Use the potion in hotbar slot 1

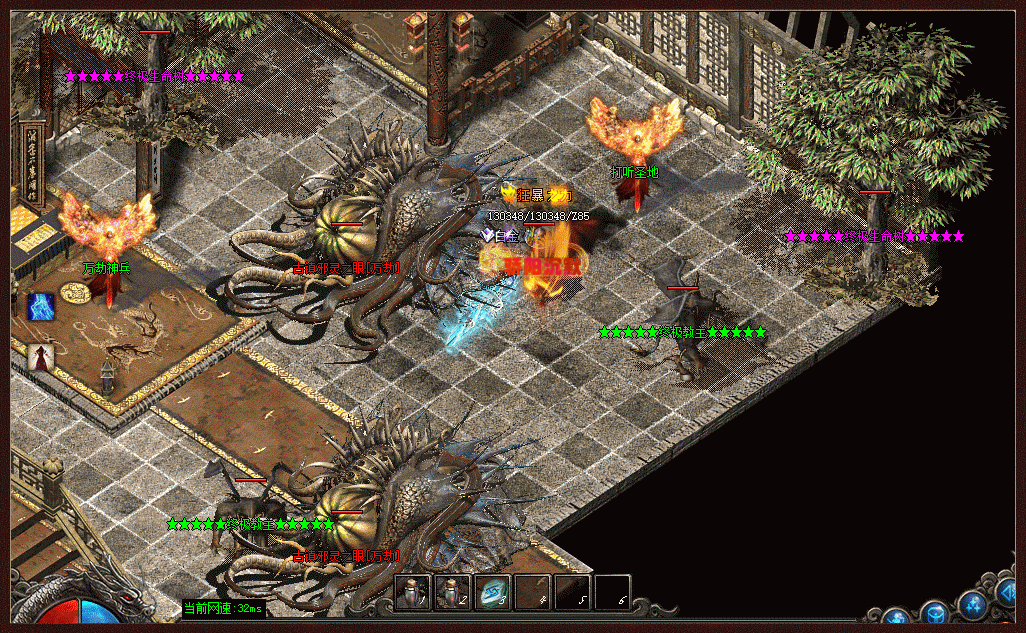pyautogui.click(x=412, y=592)
